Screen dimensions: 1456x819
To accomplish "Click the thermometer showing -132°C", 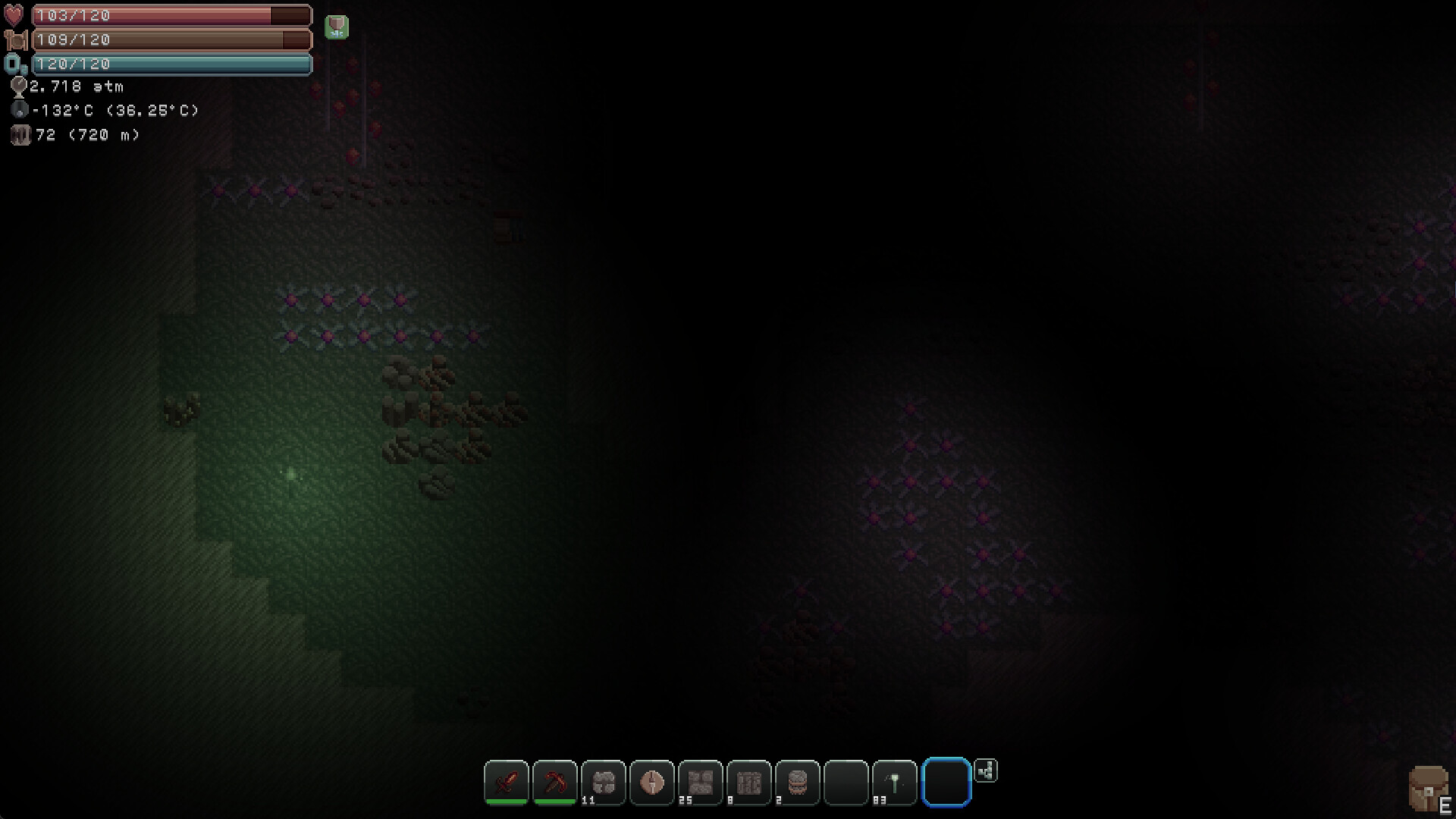I will coord(20,110).
